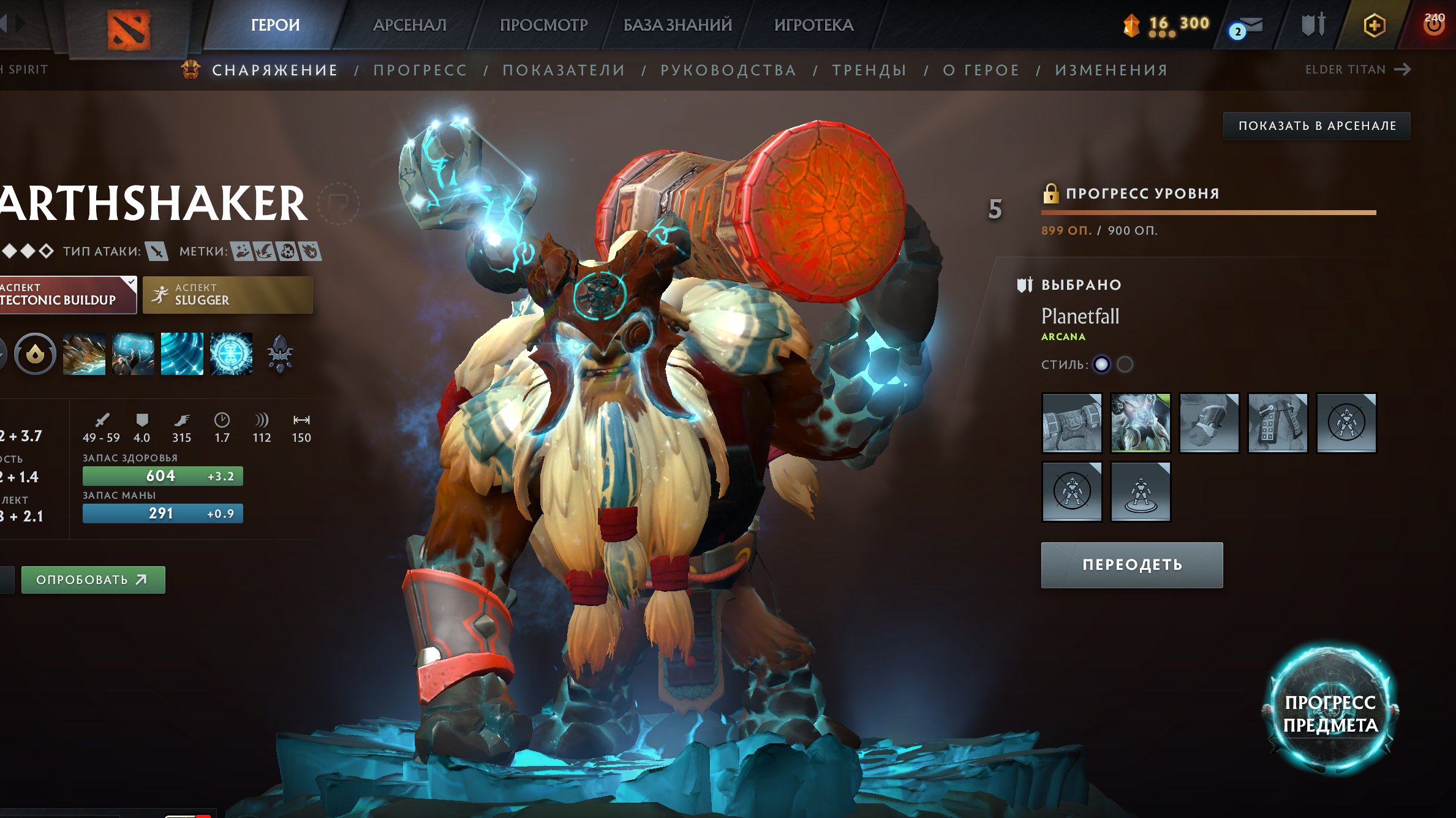This screenshot has height=818, width=1456.
Task: Click Показать в арсенале button
Action: (x=1317, y=126)
